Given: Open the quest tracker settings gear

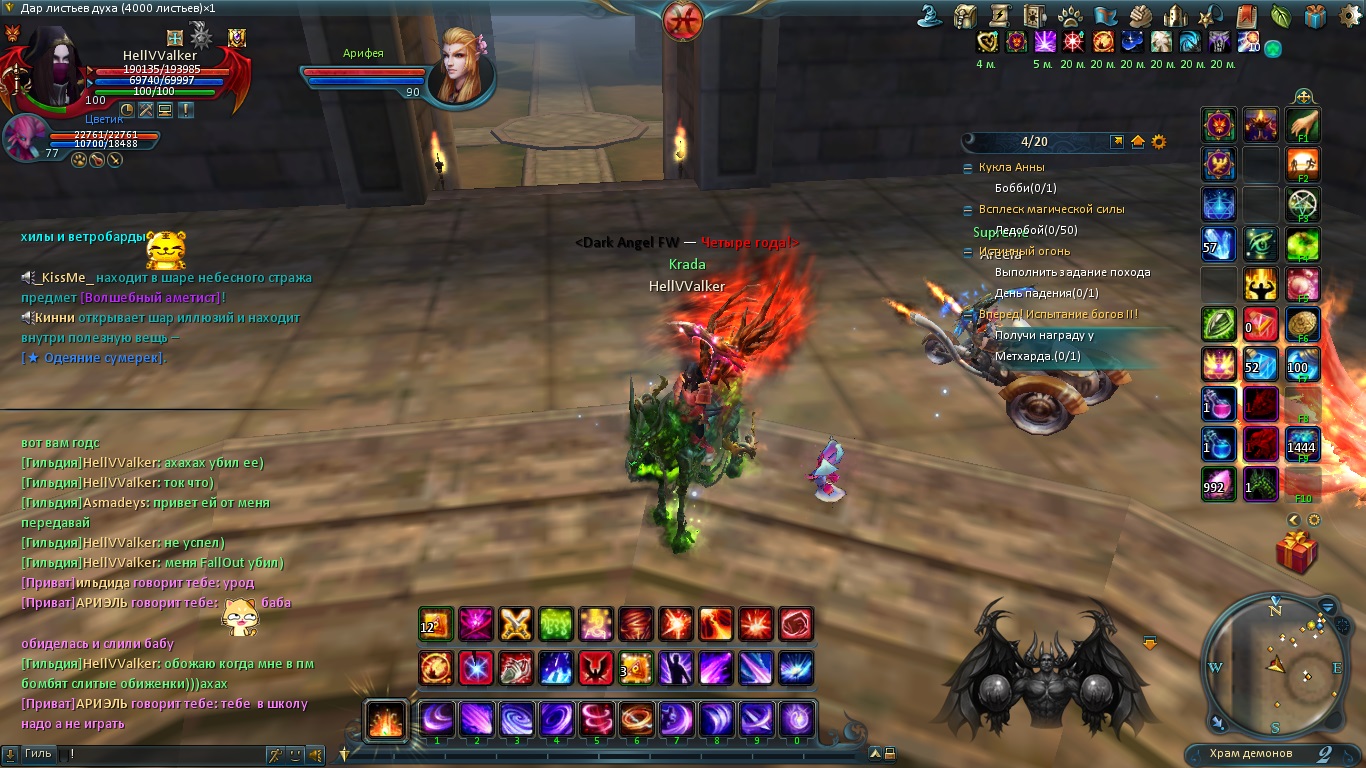Looking at the screenshot, I should click(x=1159, y=142).
